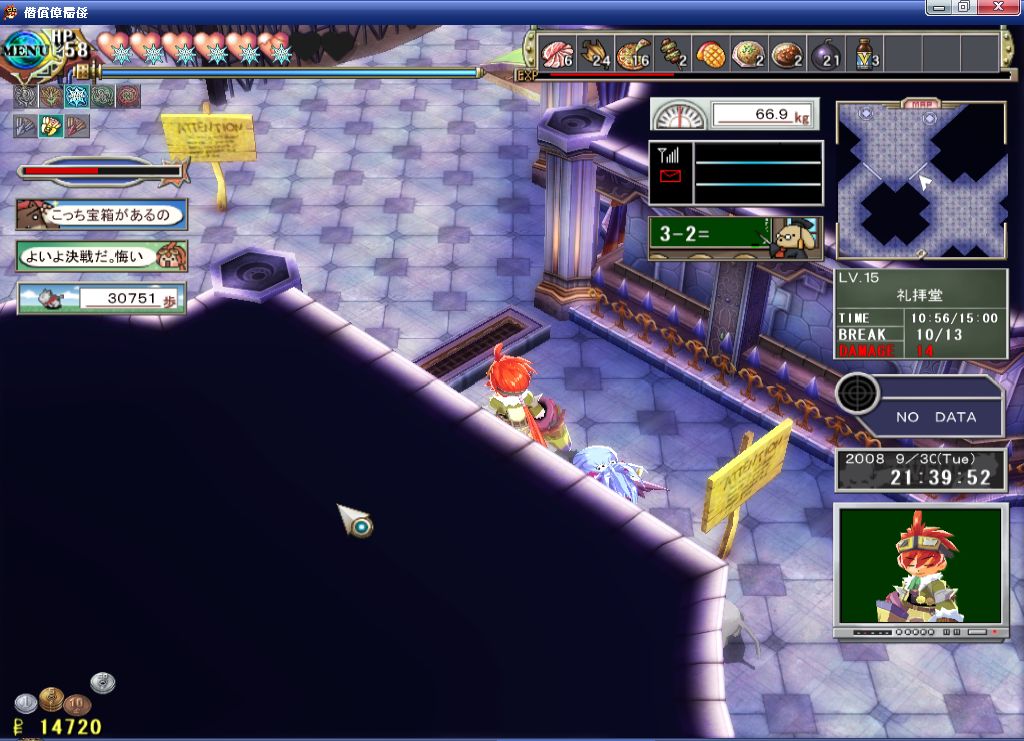The width and height of the screenshot is (1024, 741).
Task: Click the NO DATA radar panel
Action: click(920, 406)
